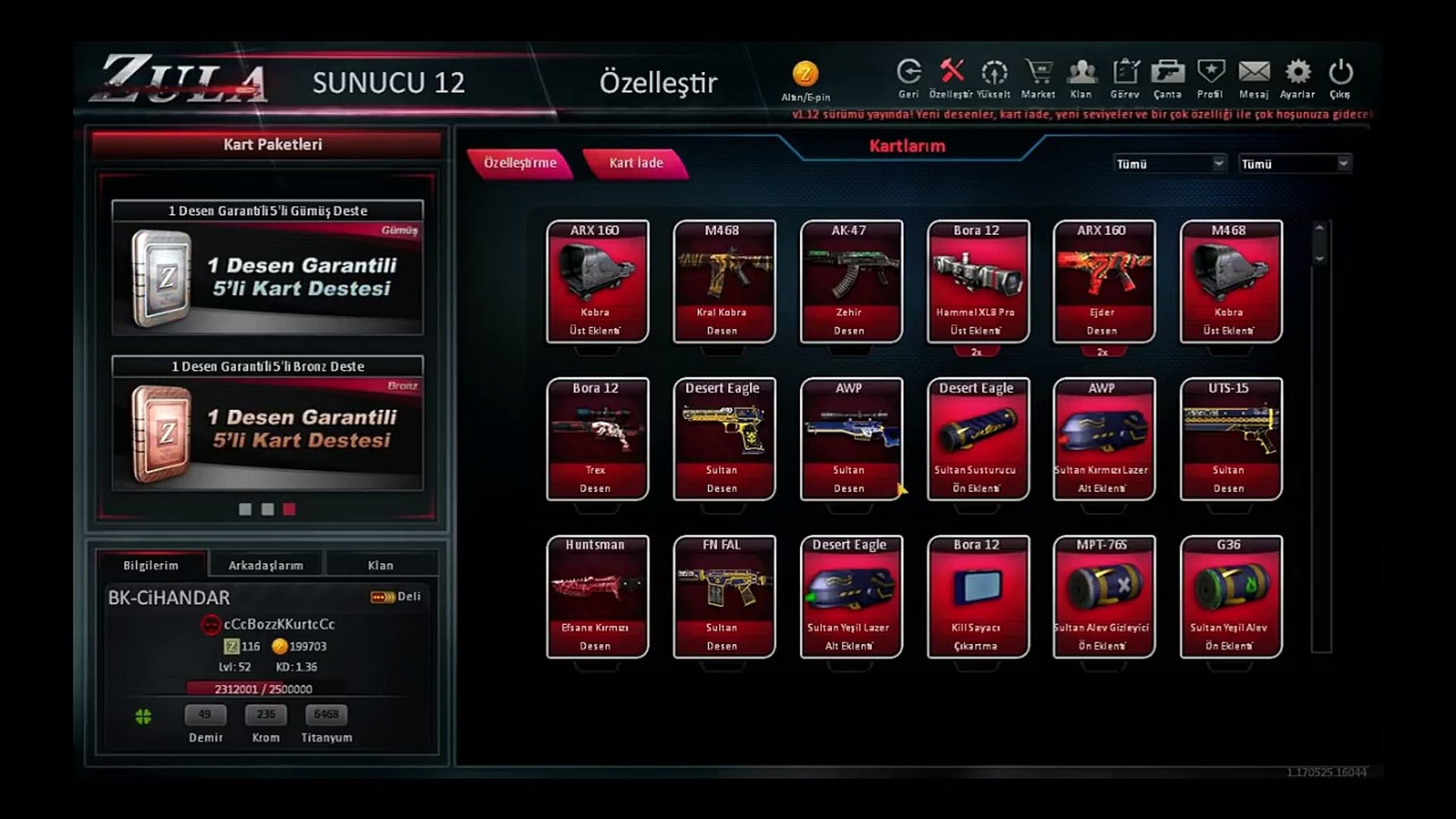Choose the Gümüş 5'li card deck
The height and width of the screenshot is (819, 1456).
click(x=268, y=268)
